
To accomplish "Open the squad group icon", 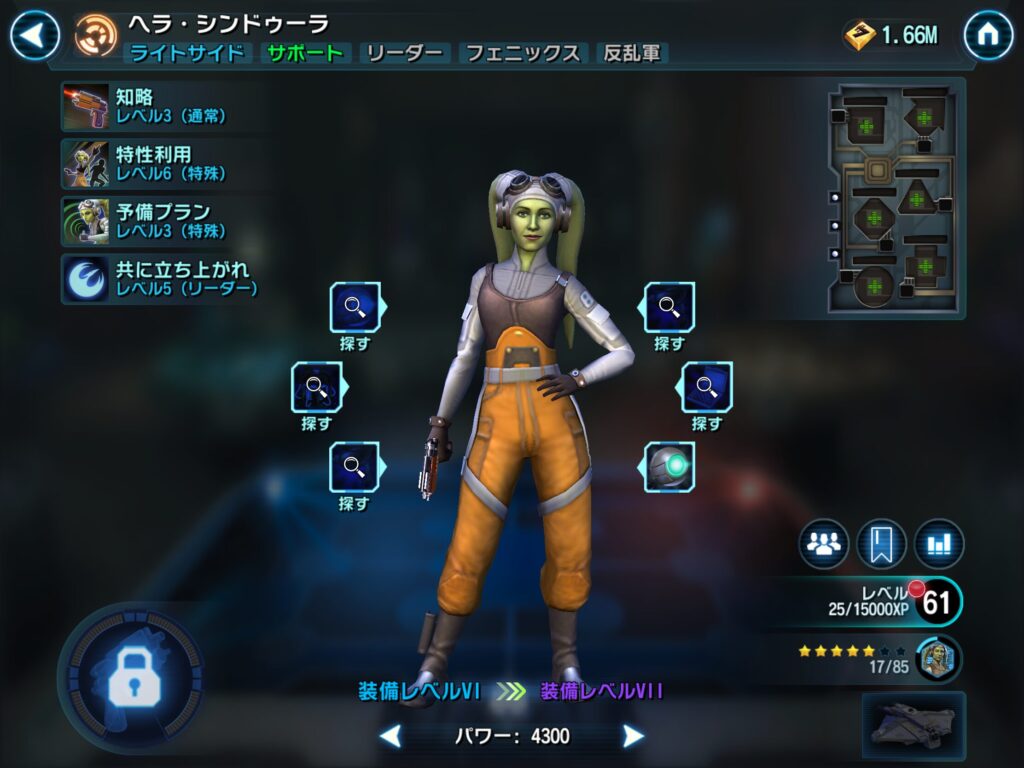I will (823, 544).
